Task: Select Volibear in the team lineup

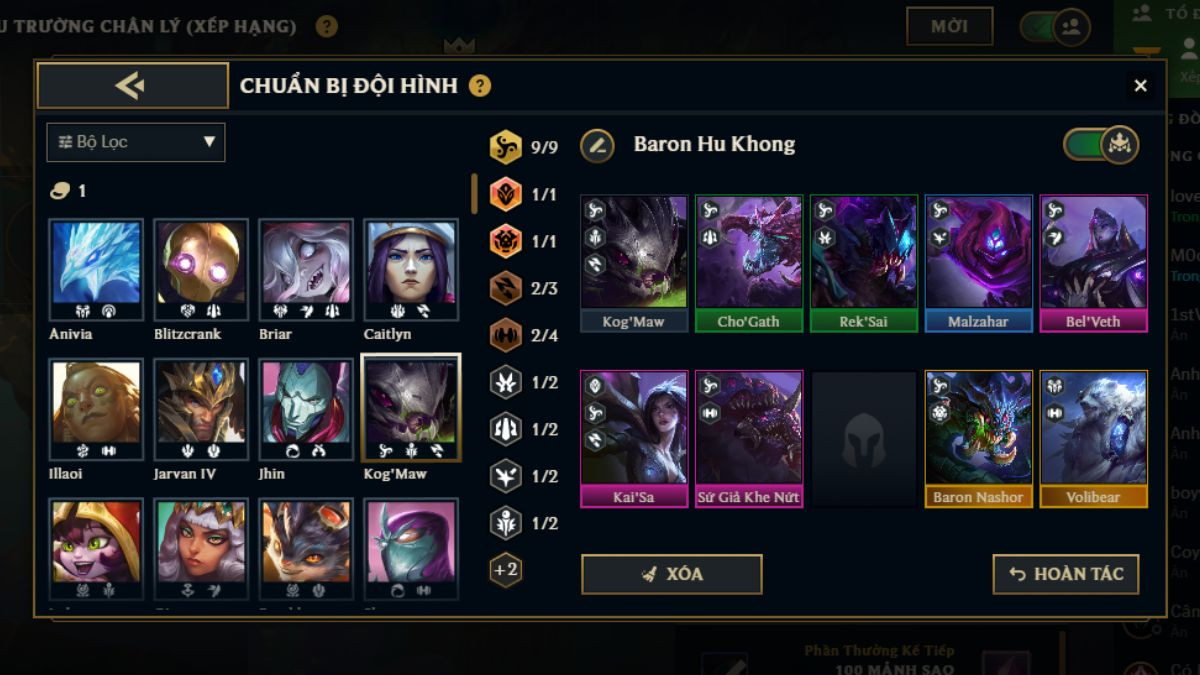Action: click(x=1093, y=437)
